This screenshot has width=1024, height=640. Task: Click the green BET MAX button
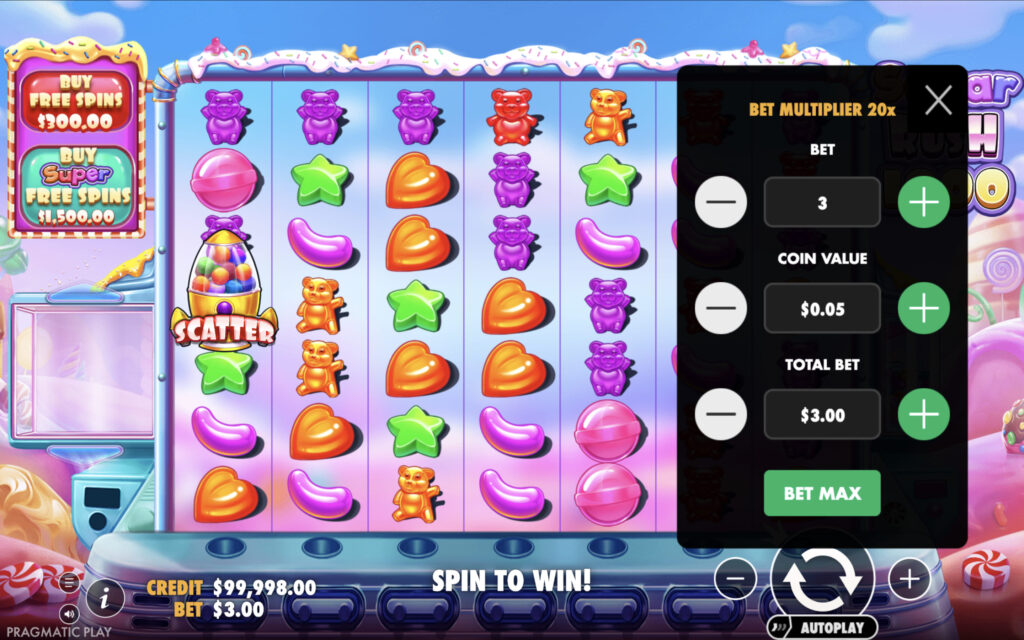point(822,493)
